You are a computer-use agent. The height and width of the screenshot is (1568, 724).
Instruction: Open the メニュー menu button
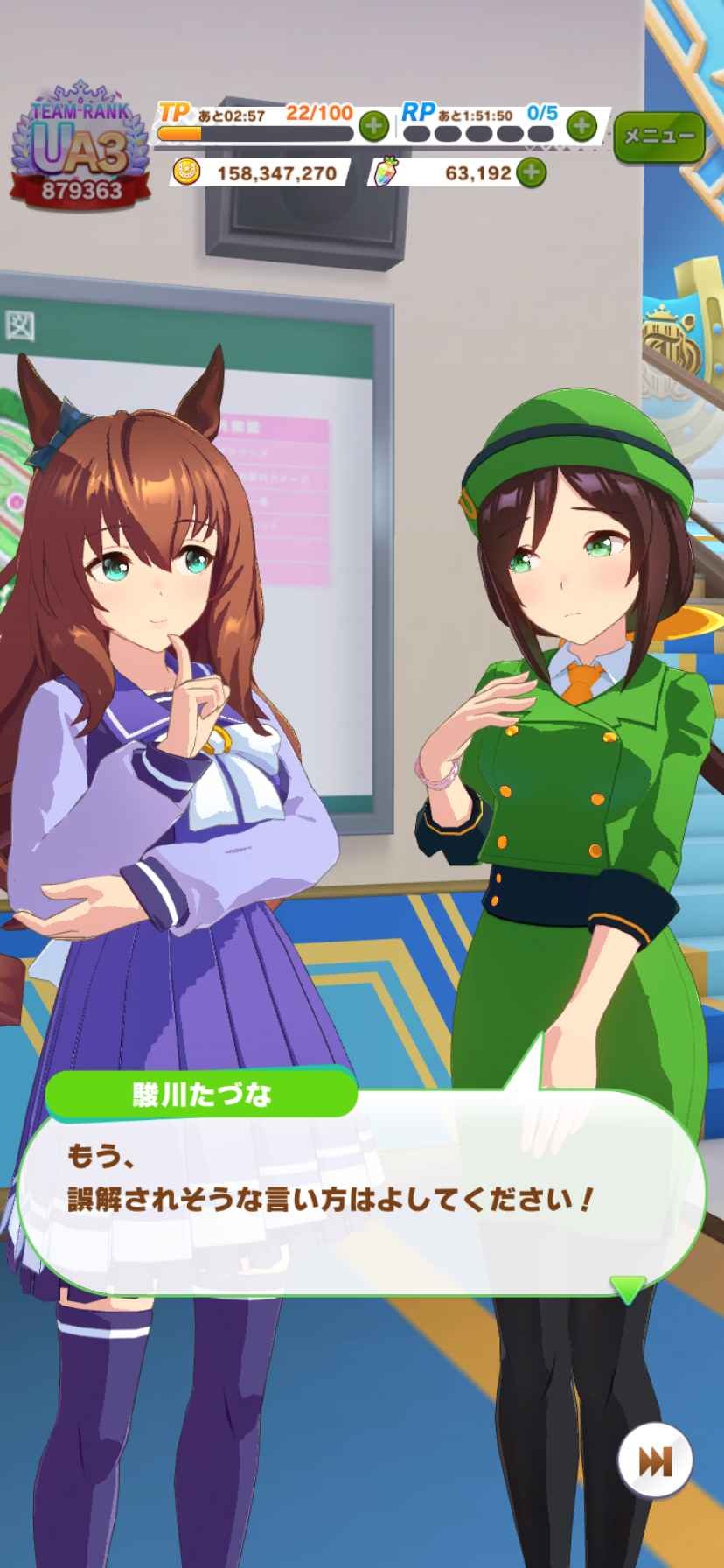point(658,136)
